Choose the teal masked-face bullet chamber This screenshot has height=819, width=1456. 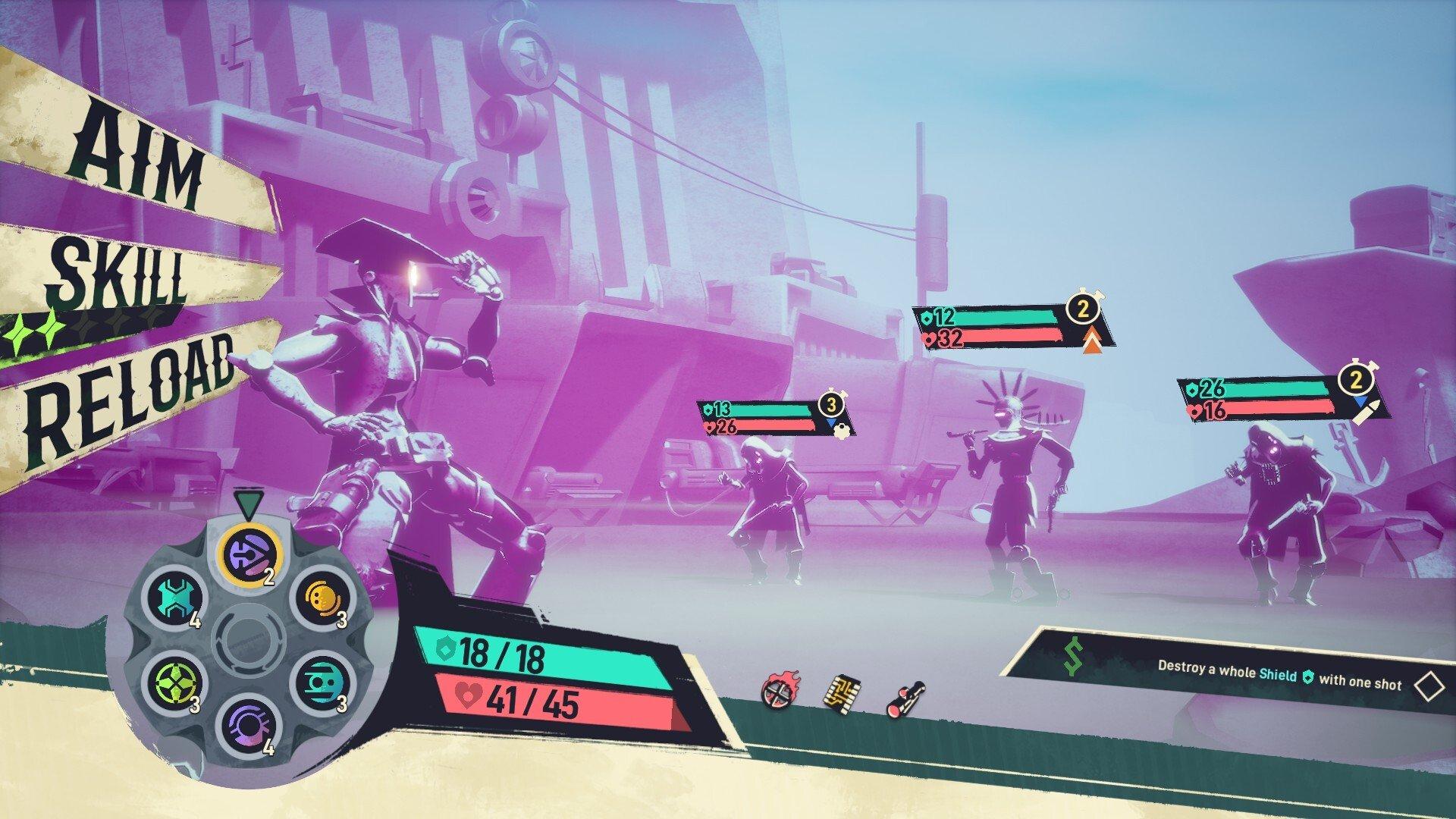[321, 682]
